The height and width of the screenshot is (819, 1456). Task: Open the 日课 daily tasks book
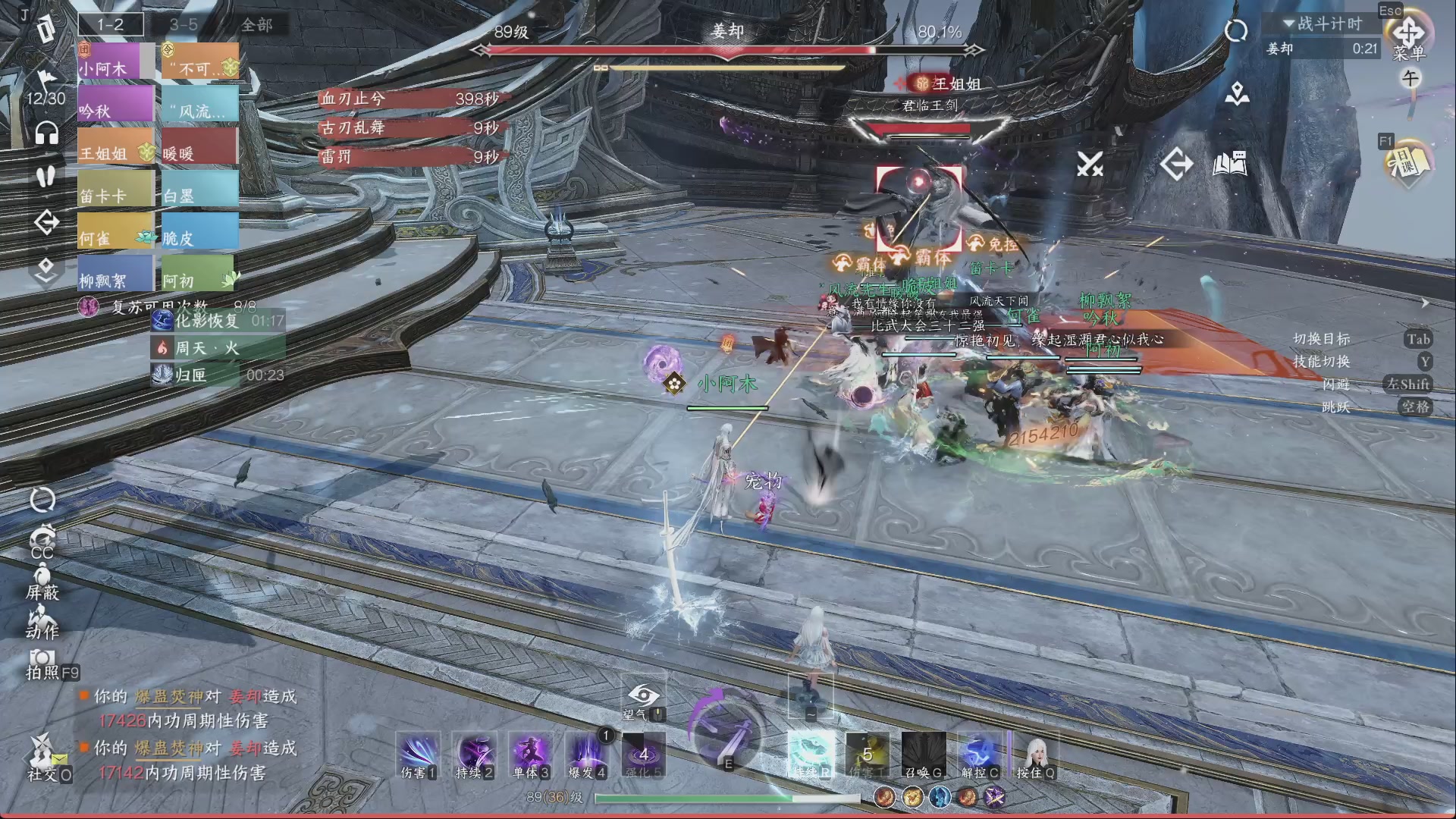coord(1407,162)
